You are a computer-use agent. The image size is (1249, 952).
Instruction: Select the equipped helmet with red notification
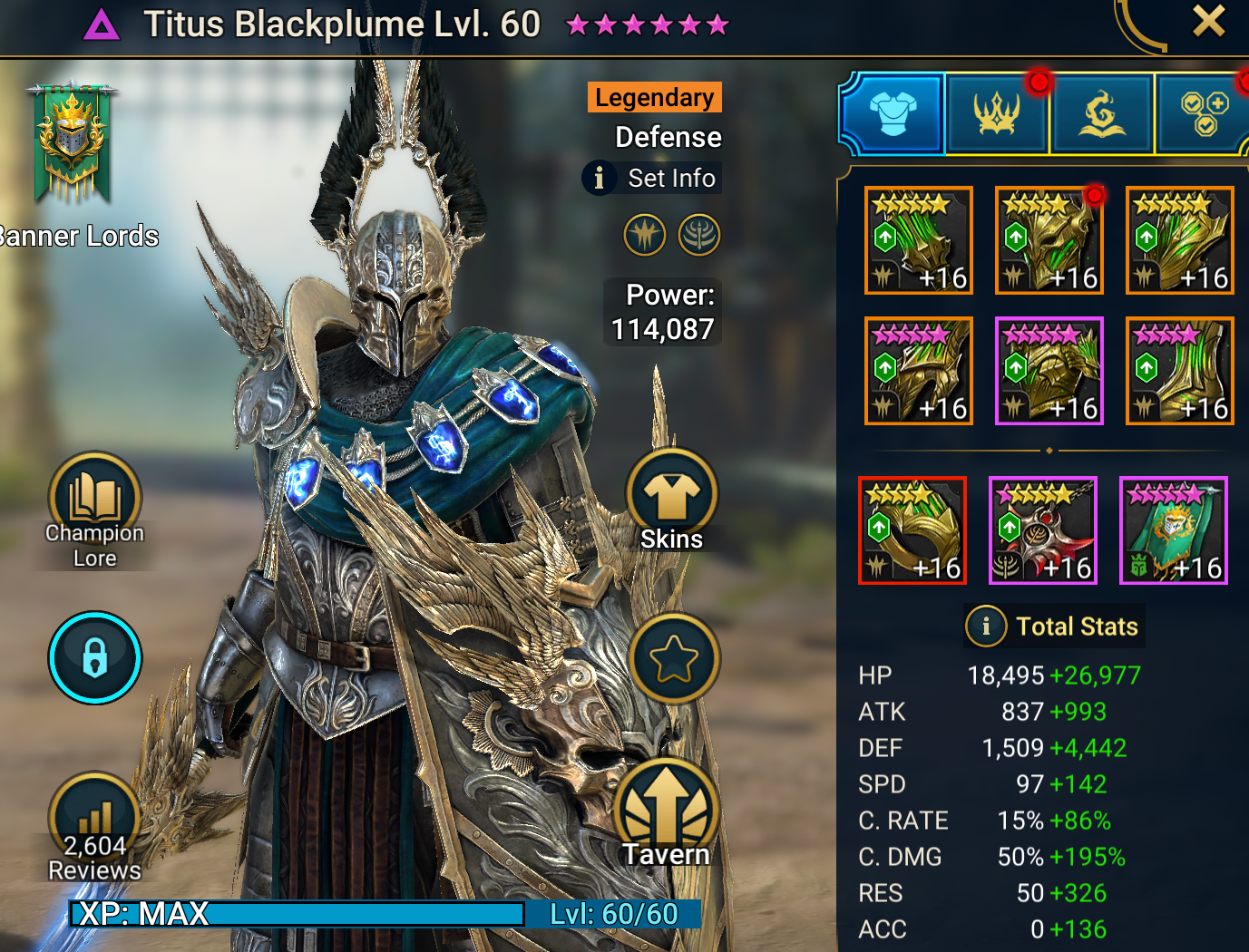coord(1049,240)
